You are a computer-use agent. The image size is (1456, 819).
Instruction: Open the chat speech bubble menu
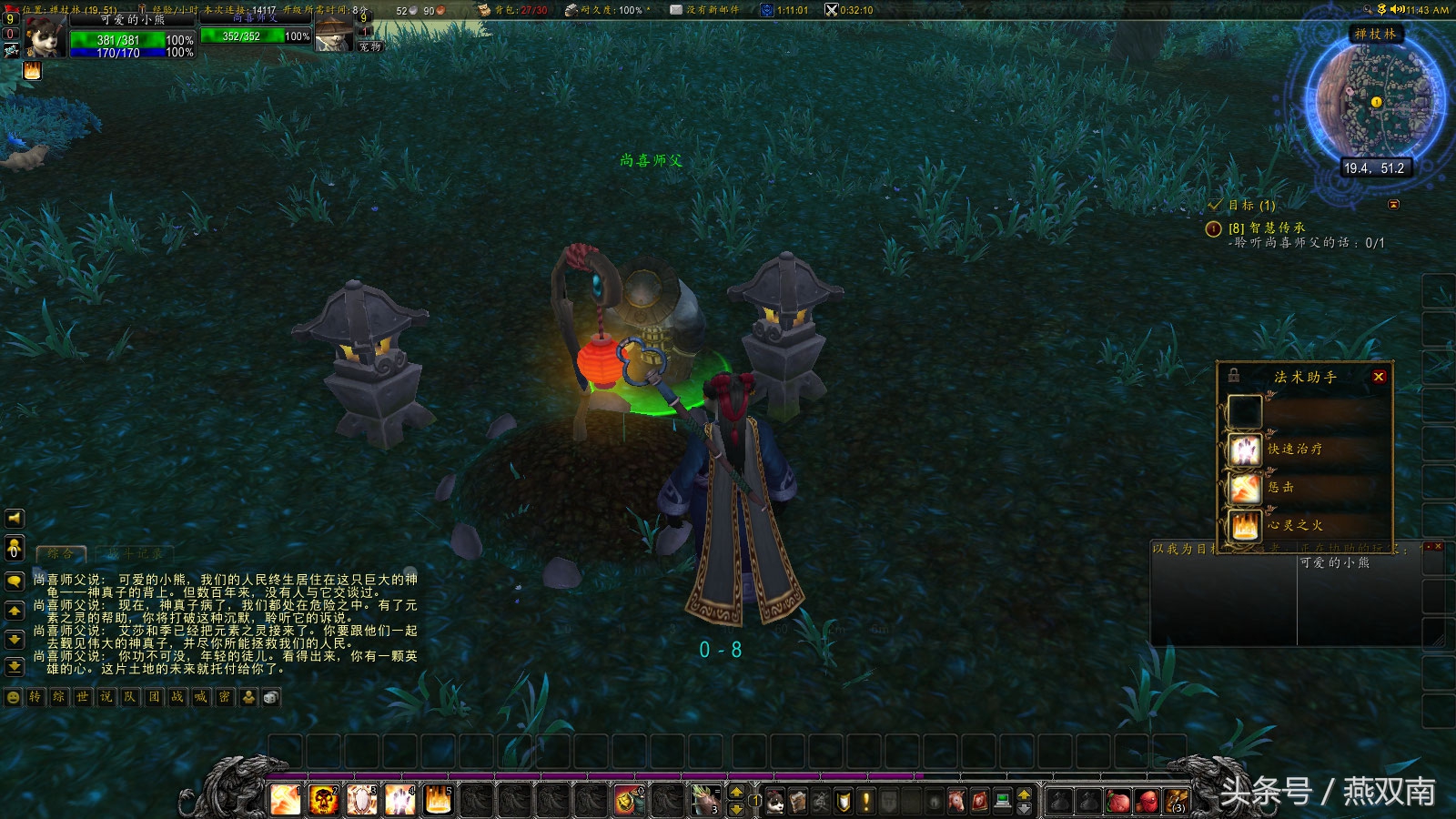[15, 581]
